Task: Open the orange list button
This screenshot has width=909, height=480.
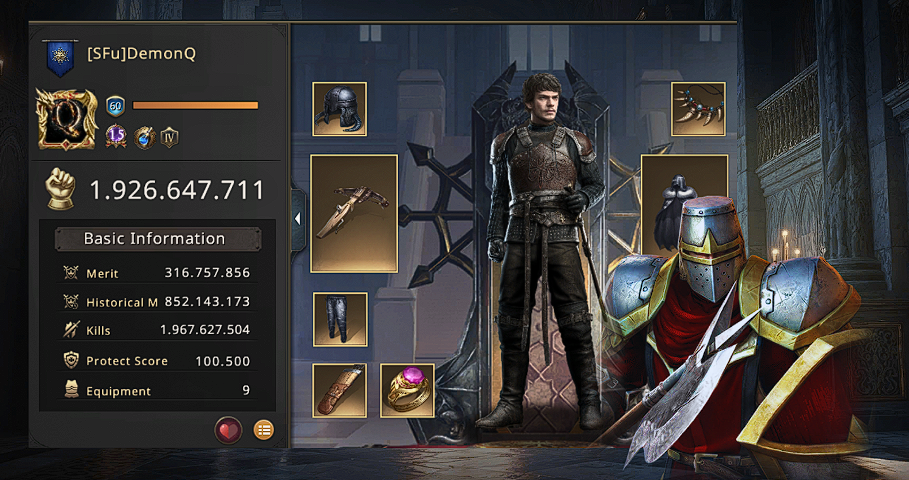Action: 263,430
